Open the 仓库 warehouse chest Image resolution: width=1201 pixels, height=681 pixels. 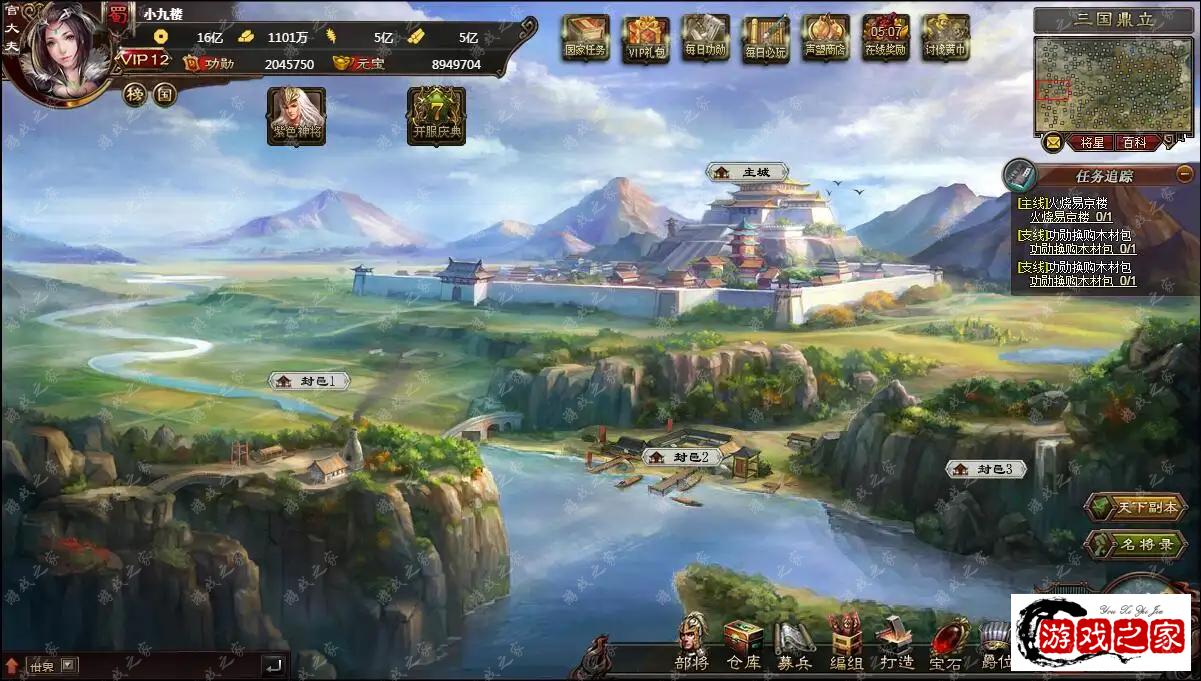[x=743, y=643]
